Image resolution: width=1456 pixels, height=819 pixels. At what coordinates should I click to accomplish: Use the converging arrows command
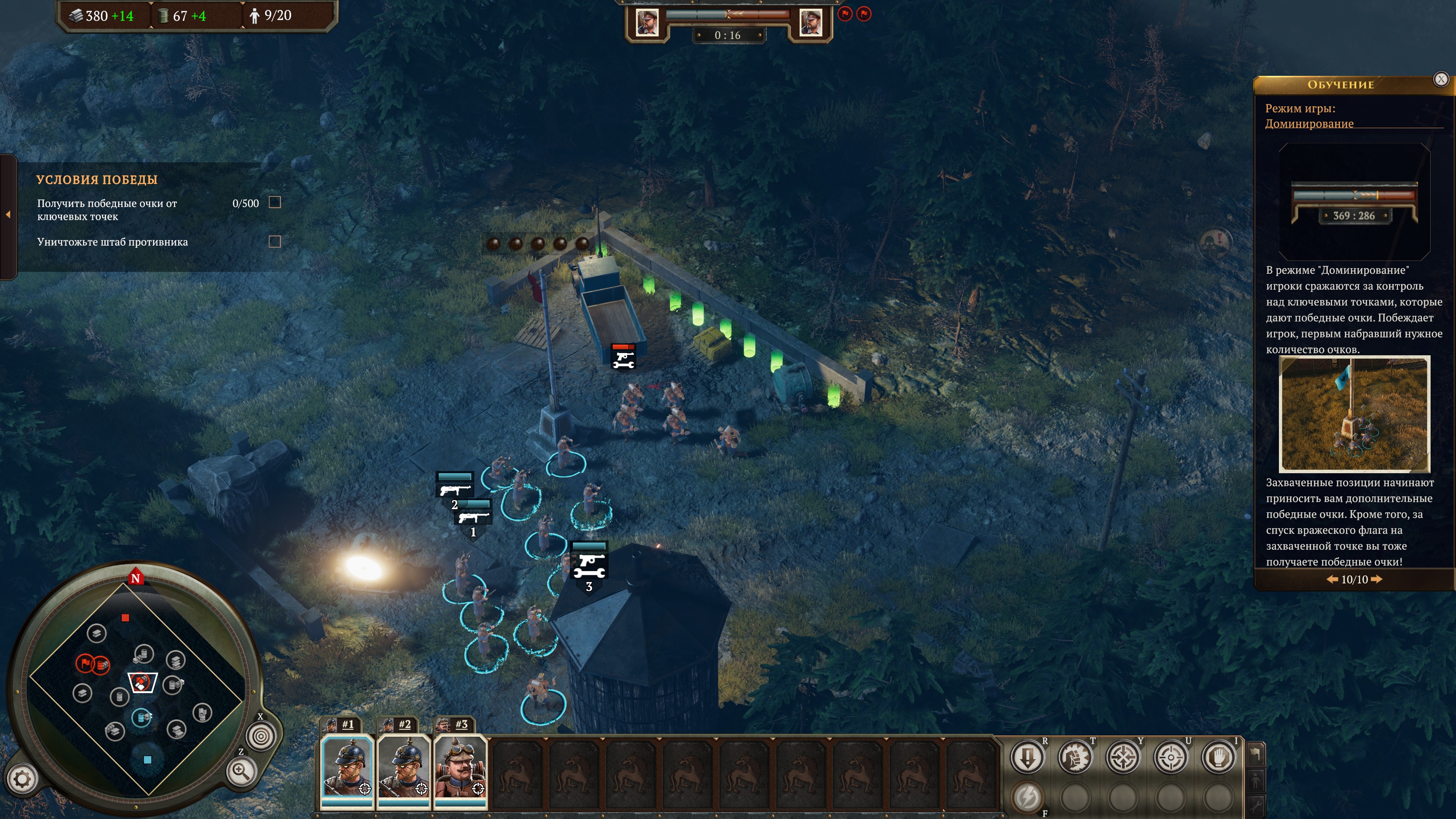pos(1123,757)
